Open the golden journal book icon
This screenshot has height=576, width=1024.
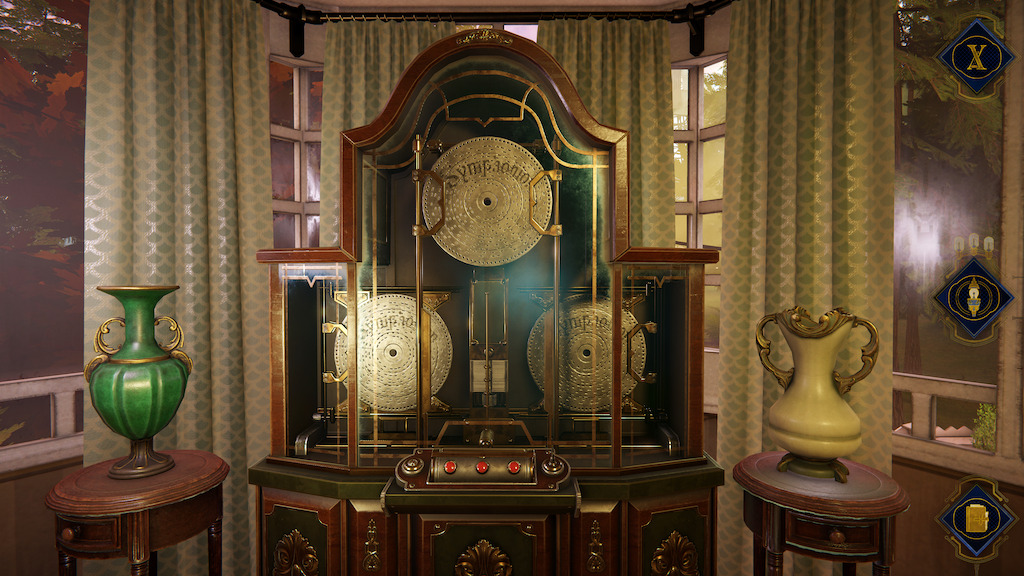click(x=975, y=519)
